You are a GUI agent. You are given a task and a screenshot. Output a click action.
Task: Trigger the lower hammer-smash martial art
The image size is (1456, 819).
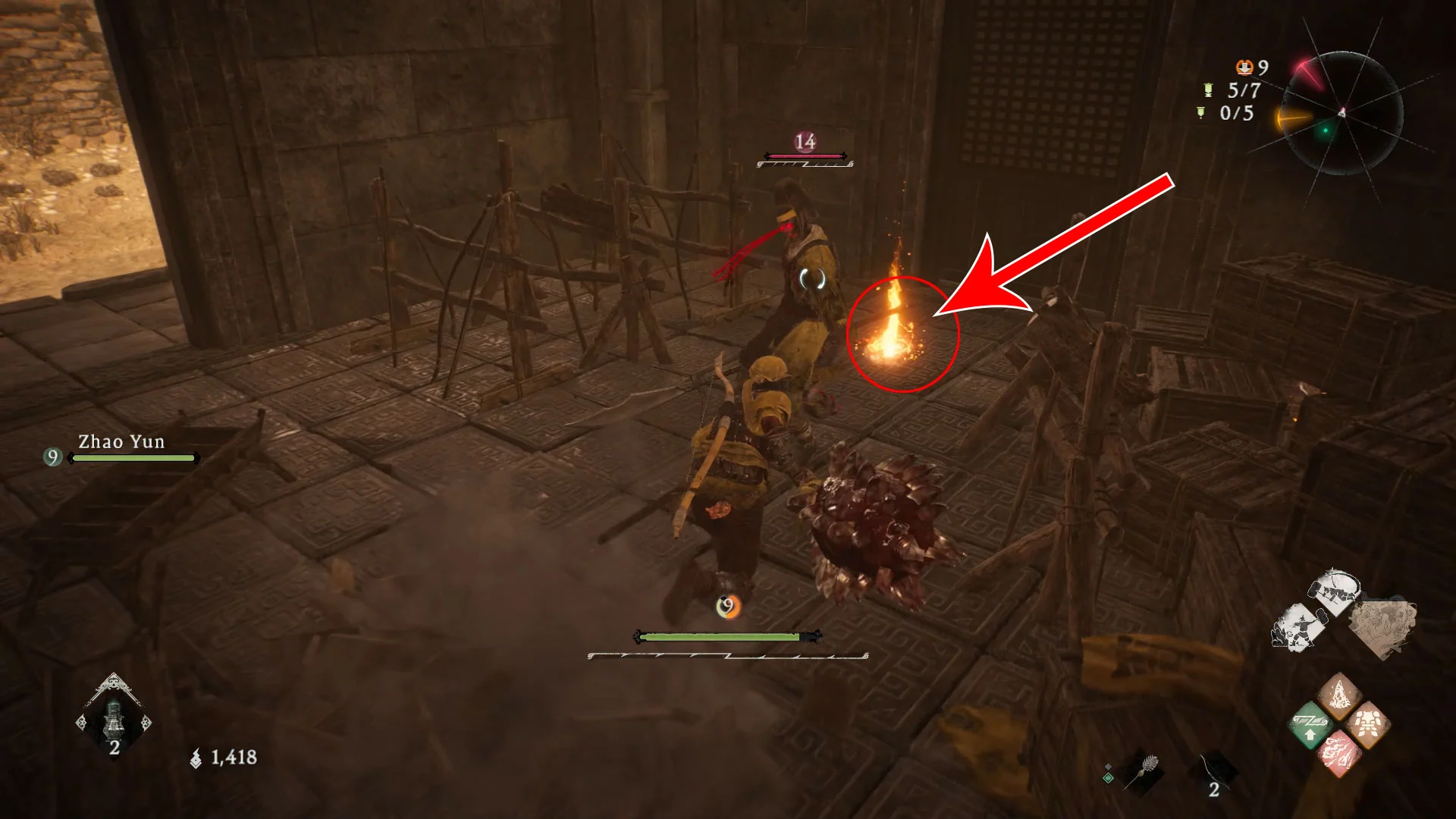pos(1298,628)
